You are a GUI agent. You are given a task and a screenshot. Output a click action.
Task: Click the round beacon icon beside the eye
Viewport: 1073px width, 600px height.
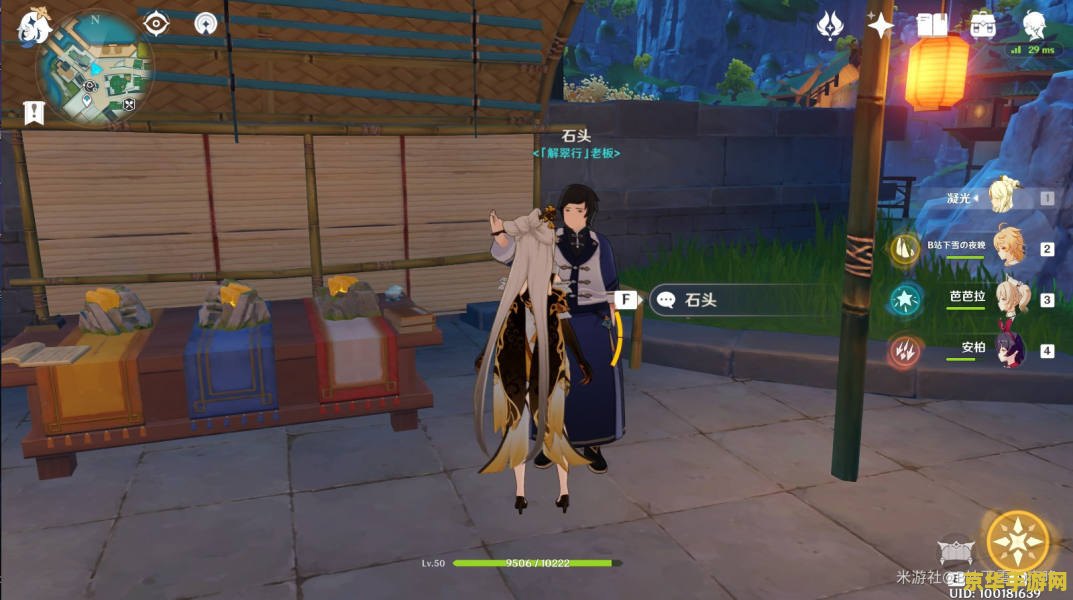[206, 24]
